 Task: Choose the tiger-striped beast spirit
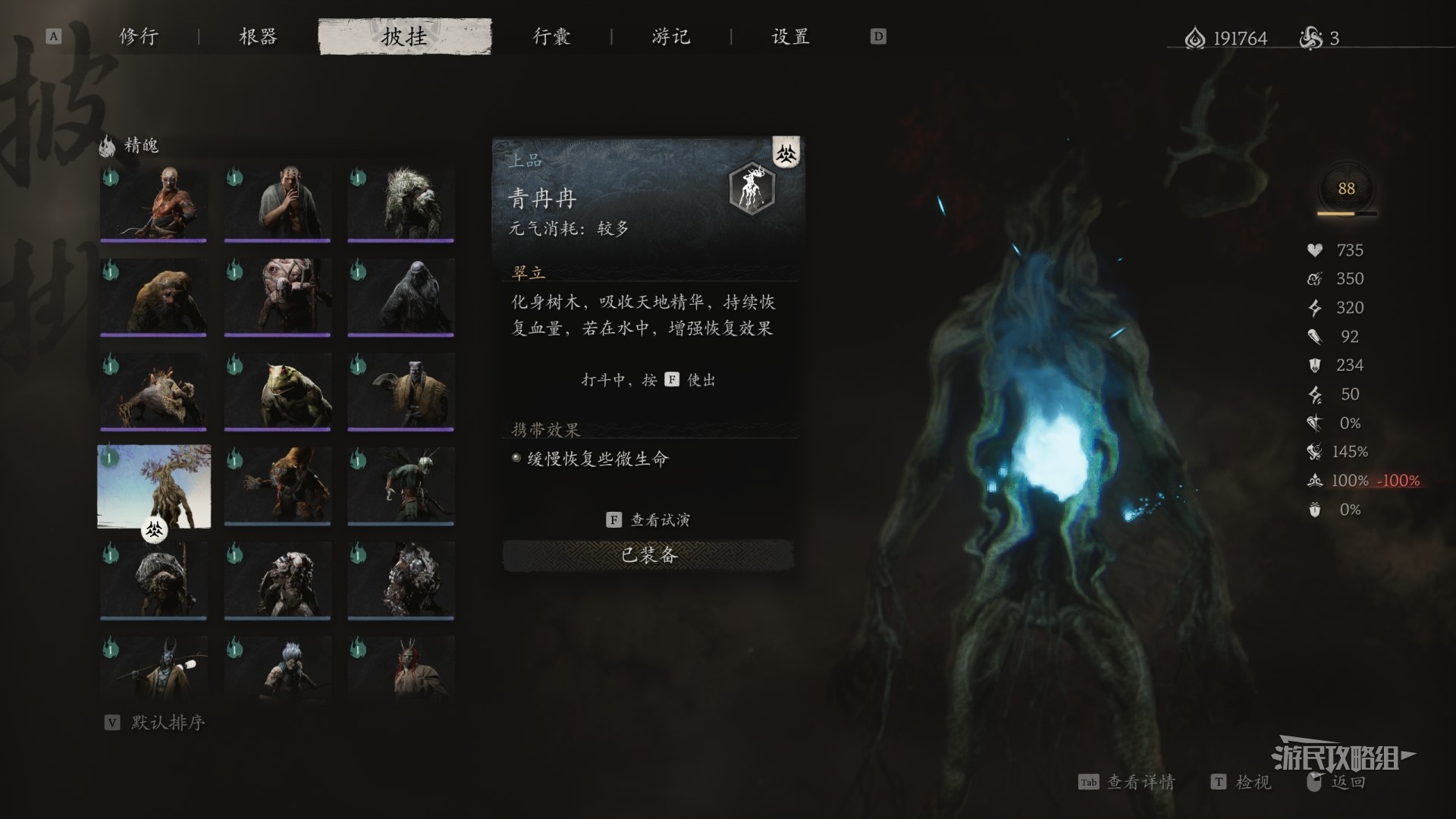[x=278, y=486]
